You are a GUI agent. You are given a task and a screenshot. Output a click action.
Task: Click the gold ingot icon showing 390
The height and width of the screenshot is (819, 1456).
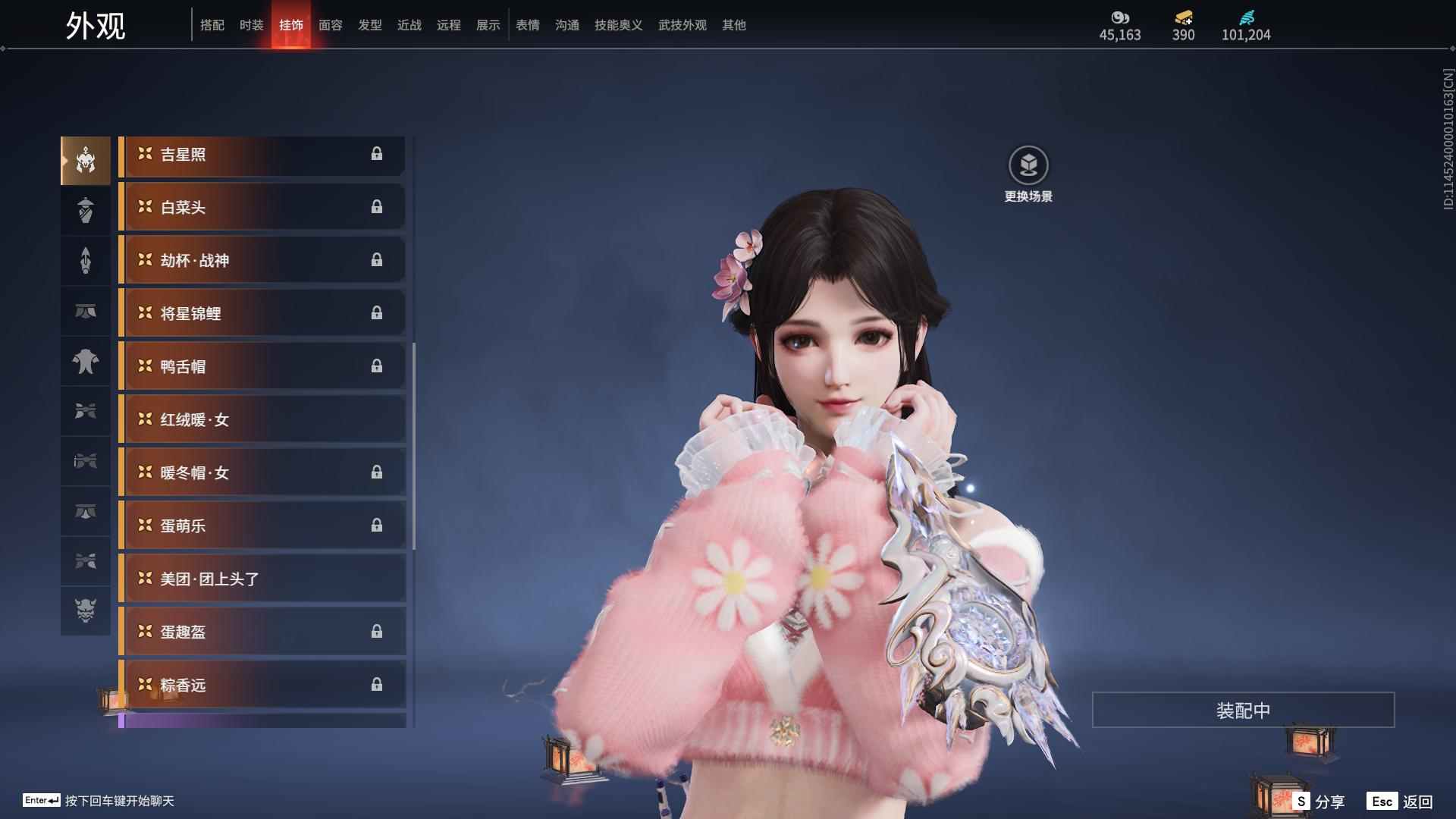click(x=1183, y=16)
